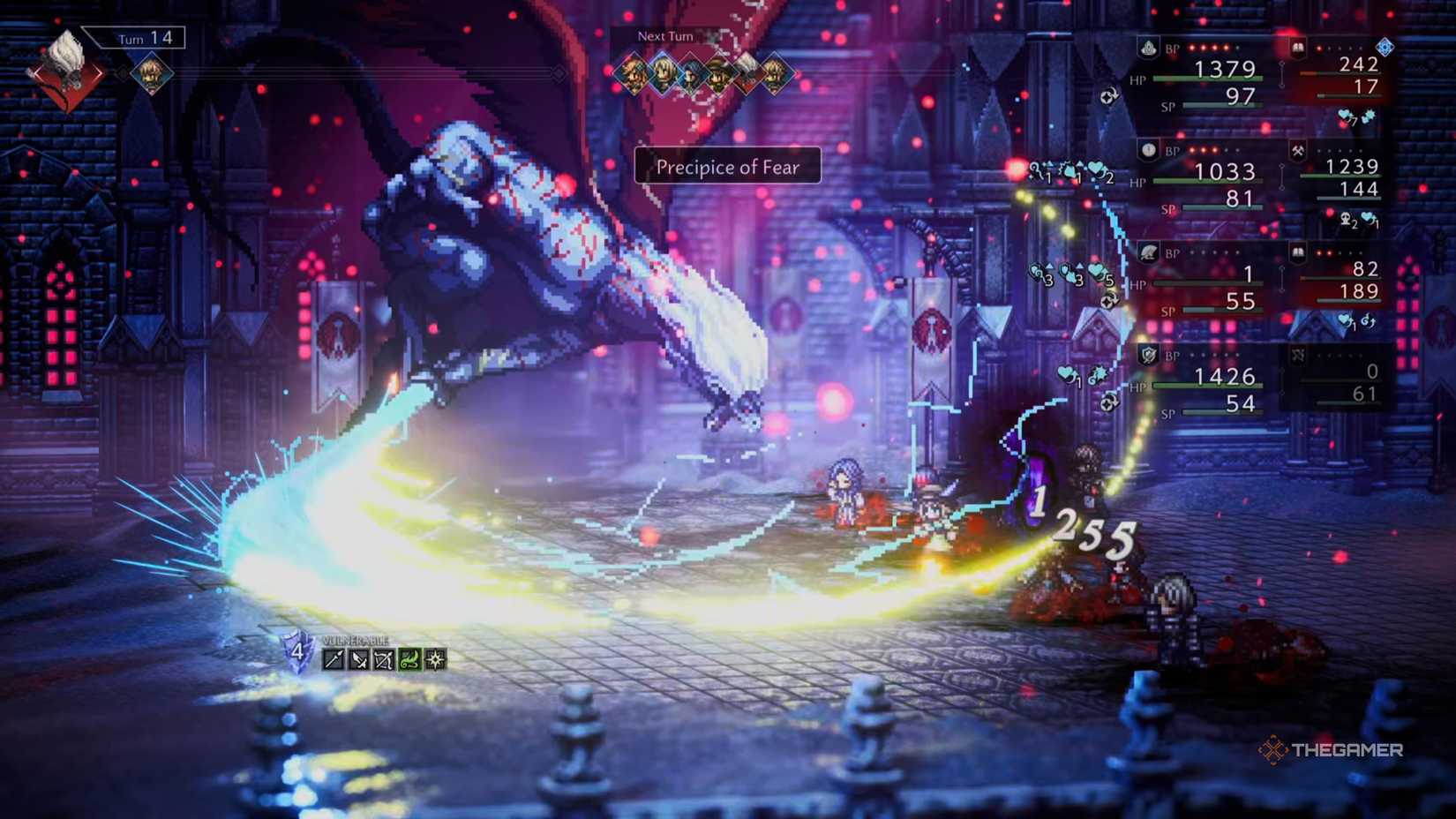This screenshot has width=1456, height=819.
Task: Click the Turn 14 counter label
Action: (x=146, y=38)
